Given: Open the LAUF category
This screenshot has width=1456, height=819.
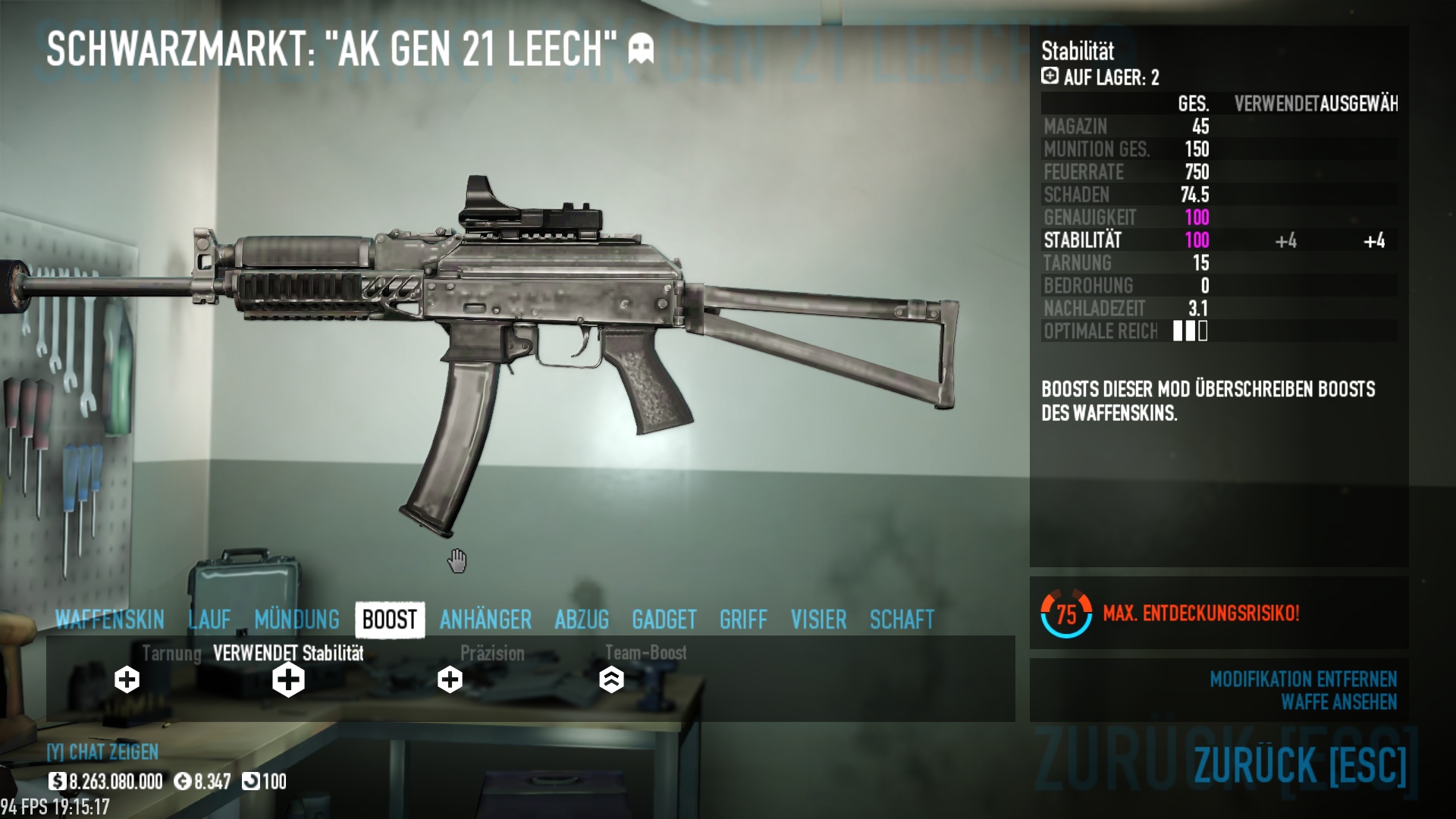Looking at the screenshot, I should [209, 620].
